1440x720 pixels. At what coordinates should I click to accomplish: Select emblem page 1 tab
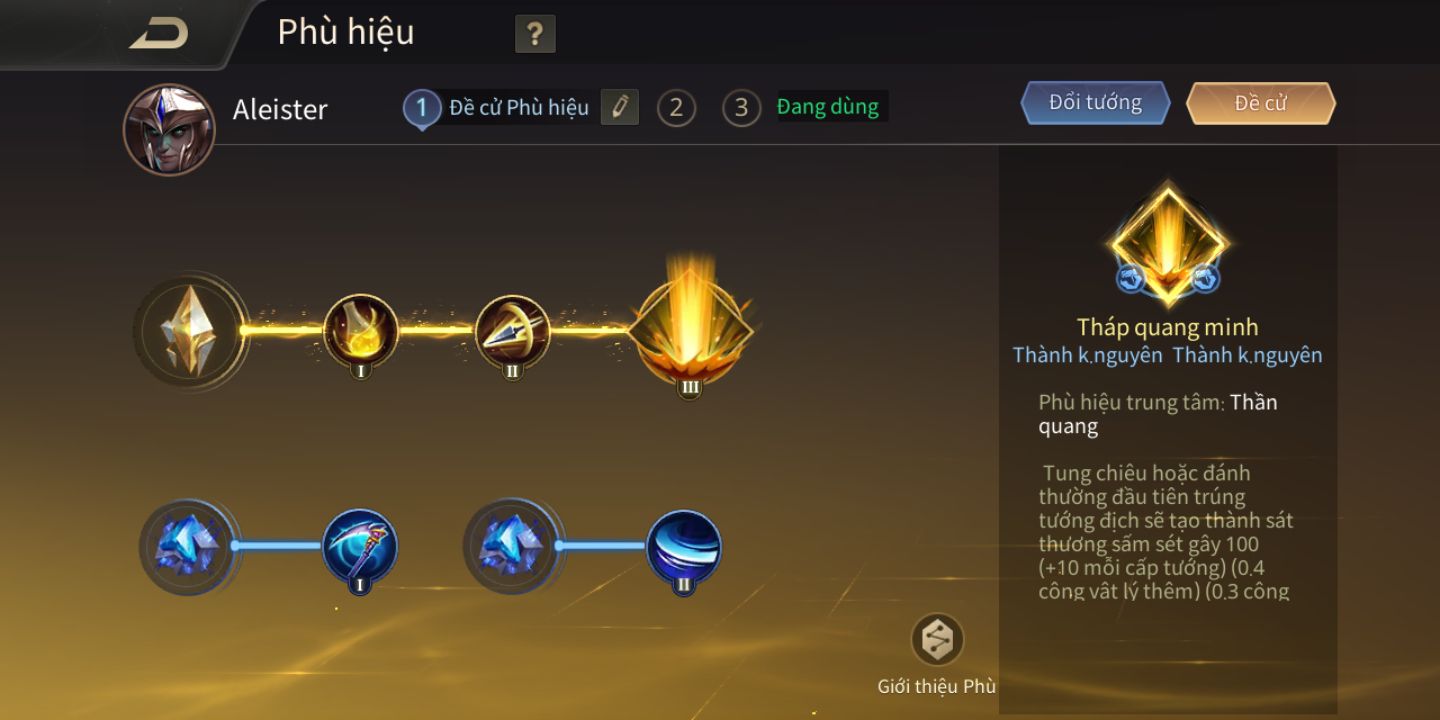[421, 108]
